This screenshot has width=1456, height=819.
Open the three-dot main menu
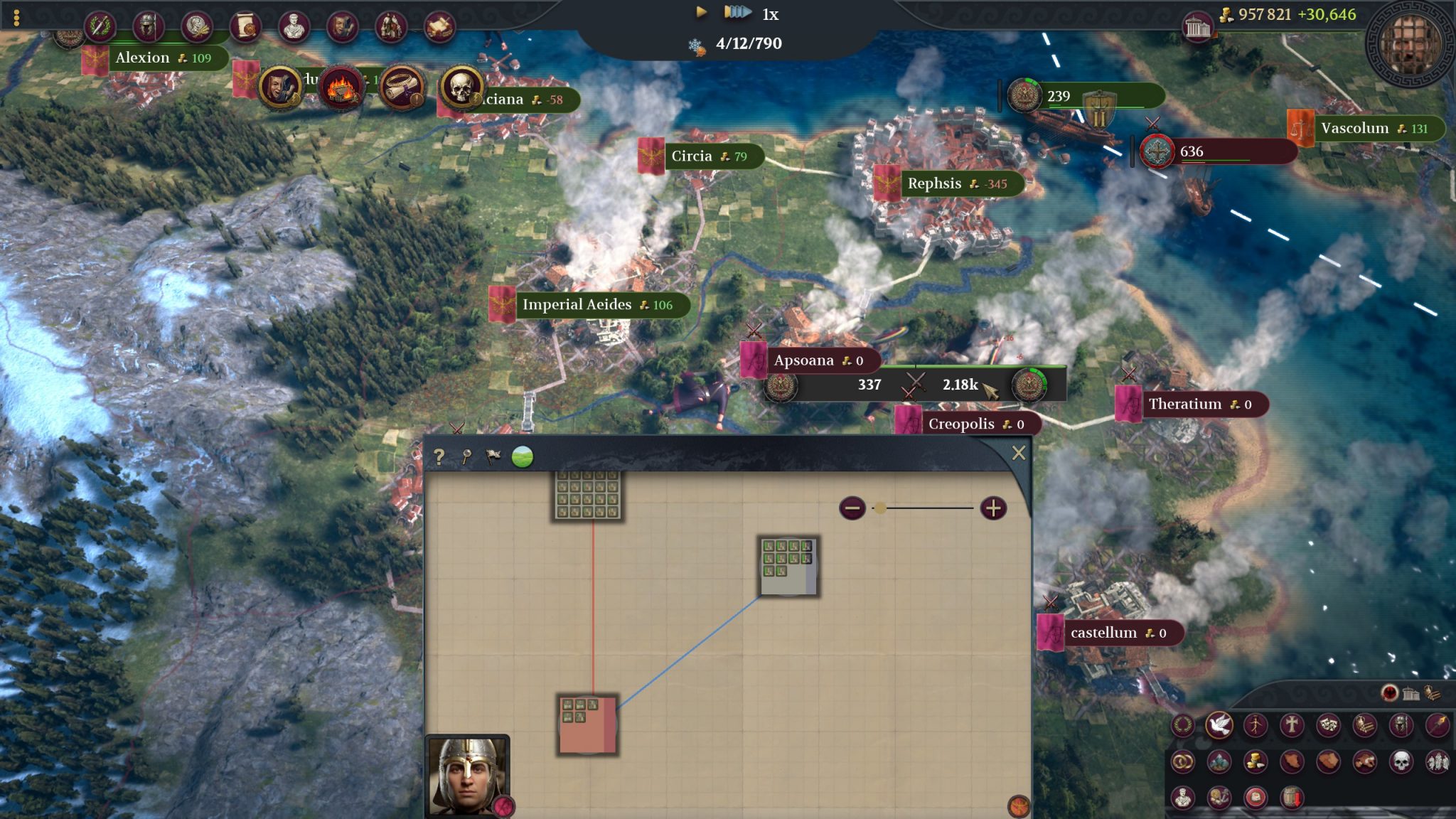(x=16, y=17)
